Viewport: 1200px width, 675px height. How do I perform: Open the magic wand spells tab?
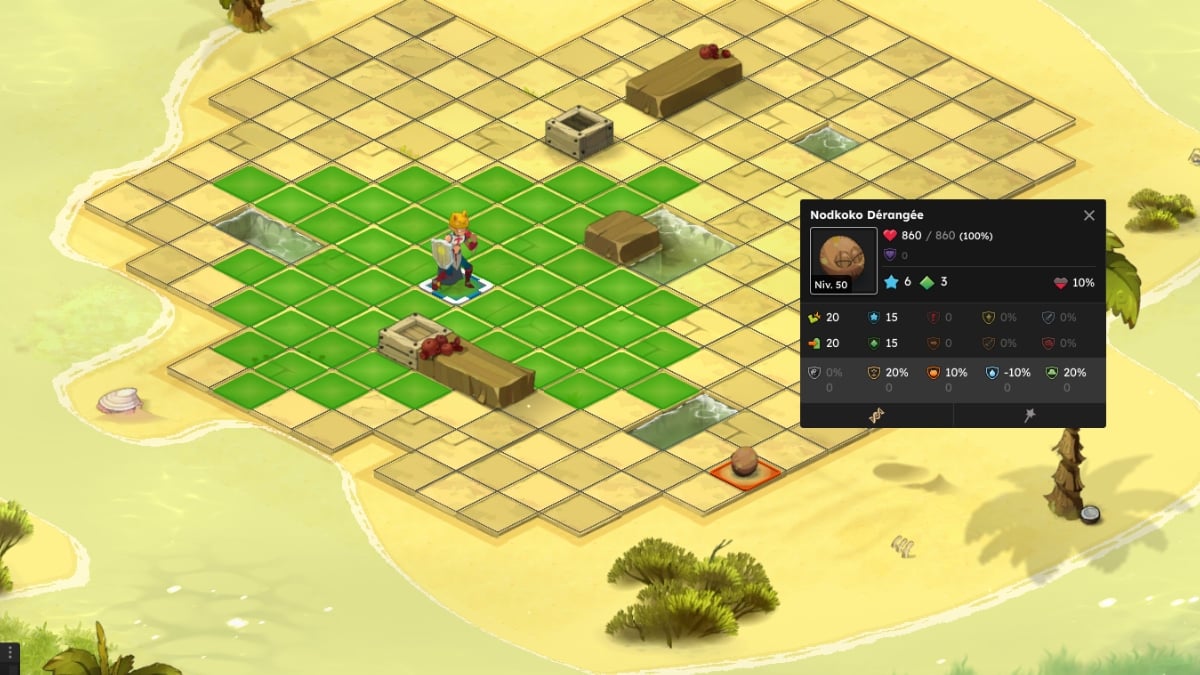pyautogui.click(x=1029, y=416)
